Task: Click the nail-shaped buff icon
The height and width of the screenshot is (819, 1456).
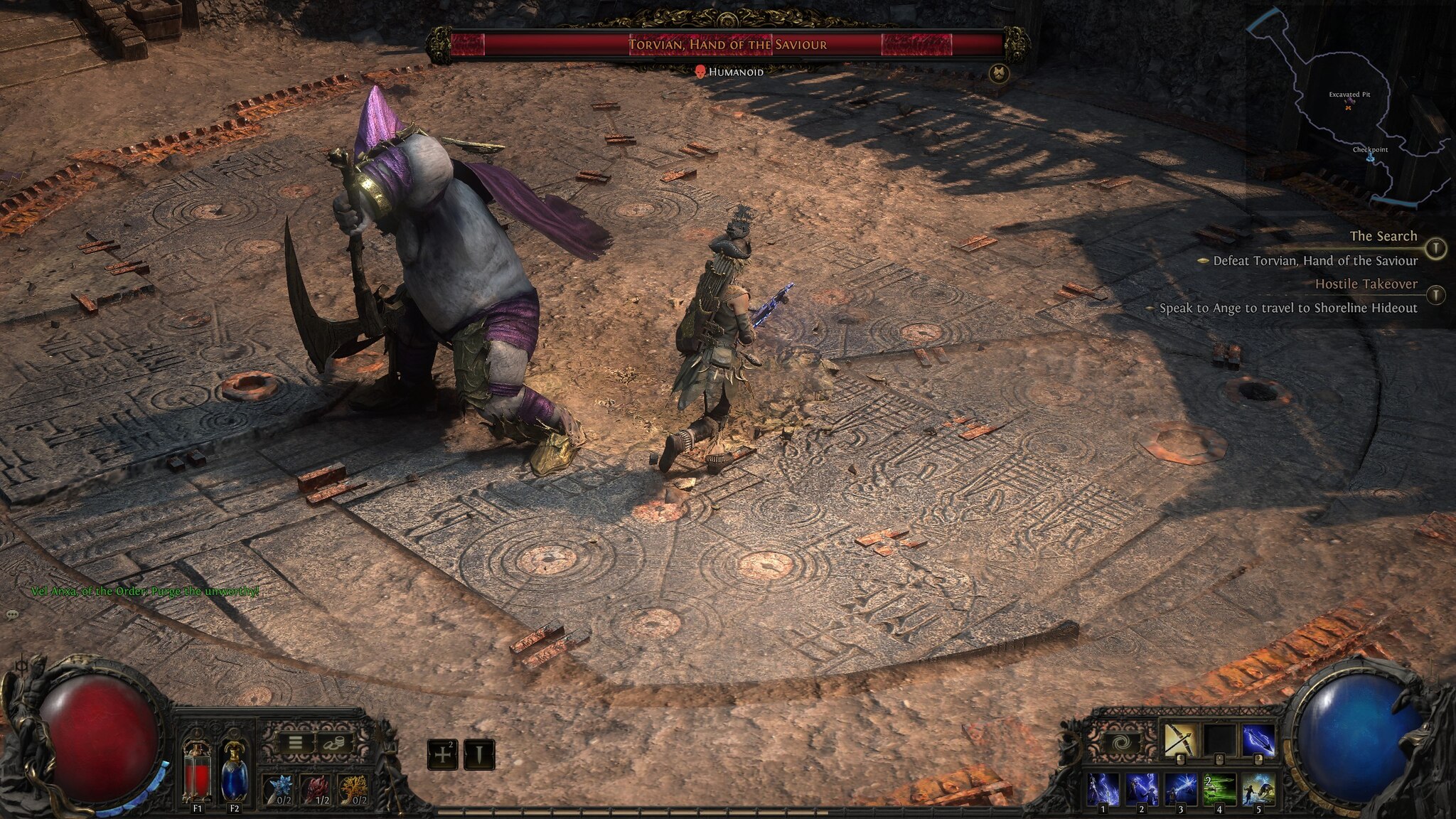Action: 479,754
